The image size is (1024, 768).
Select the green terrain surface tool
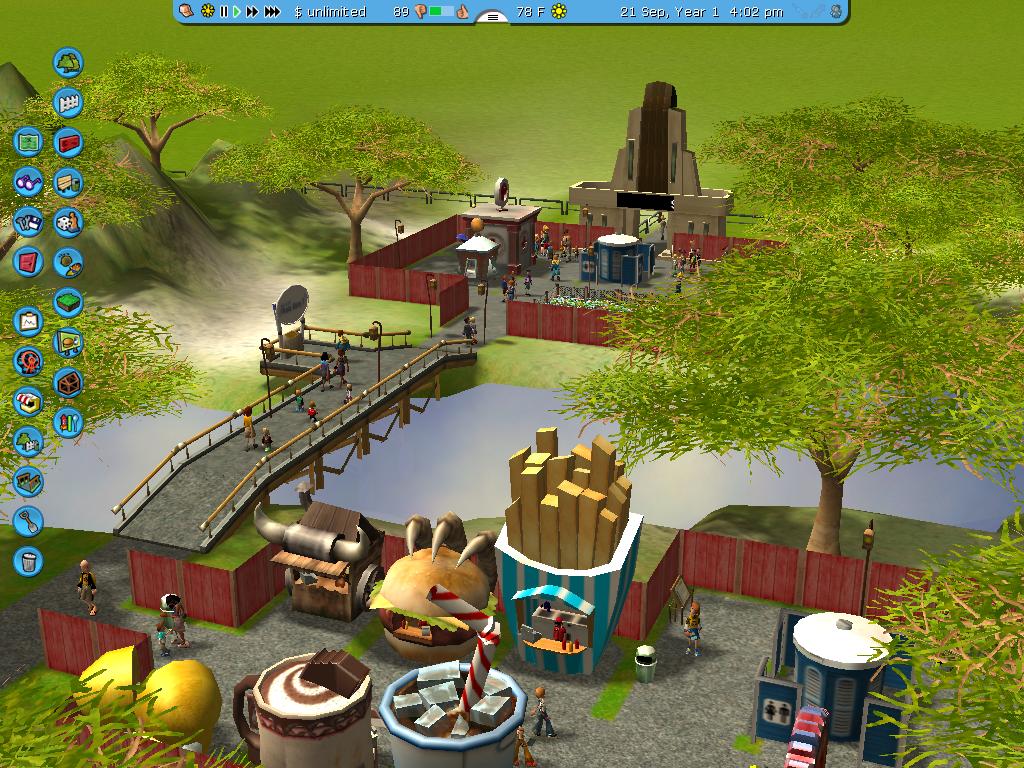point(68,302)
